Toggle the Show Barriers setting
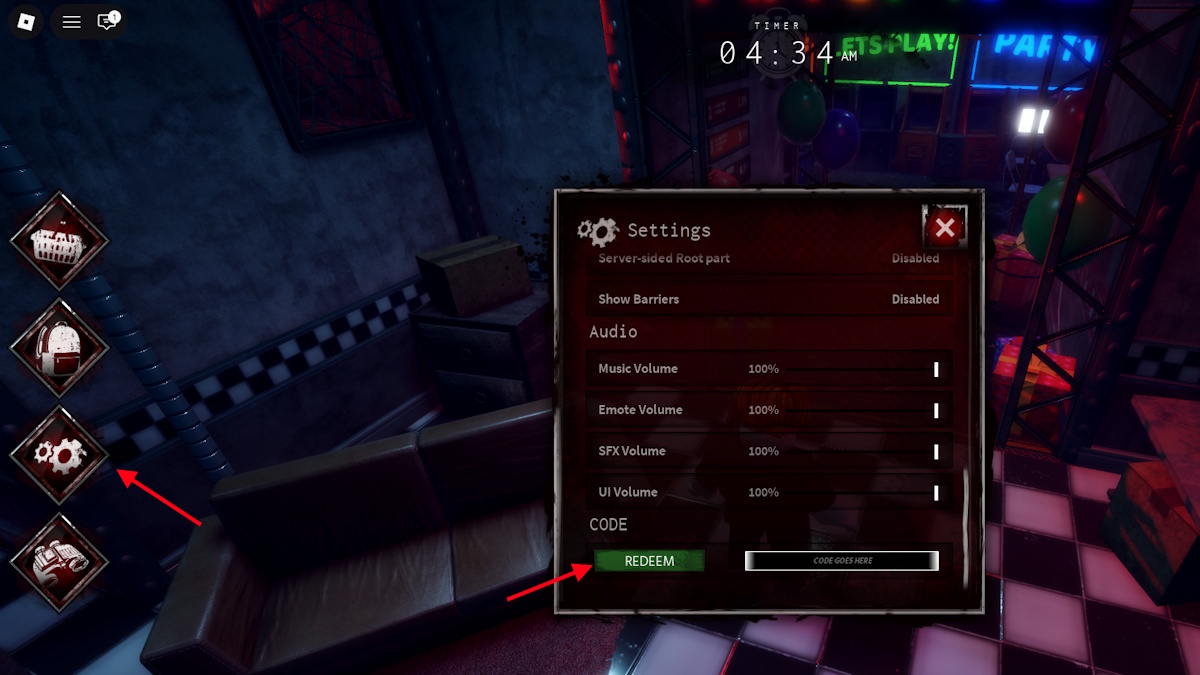 (915, 299)
